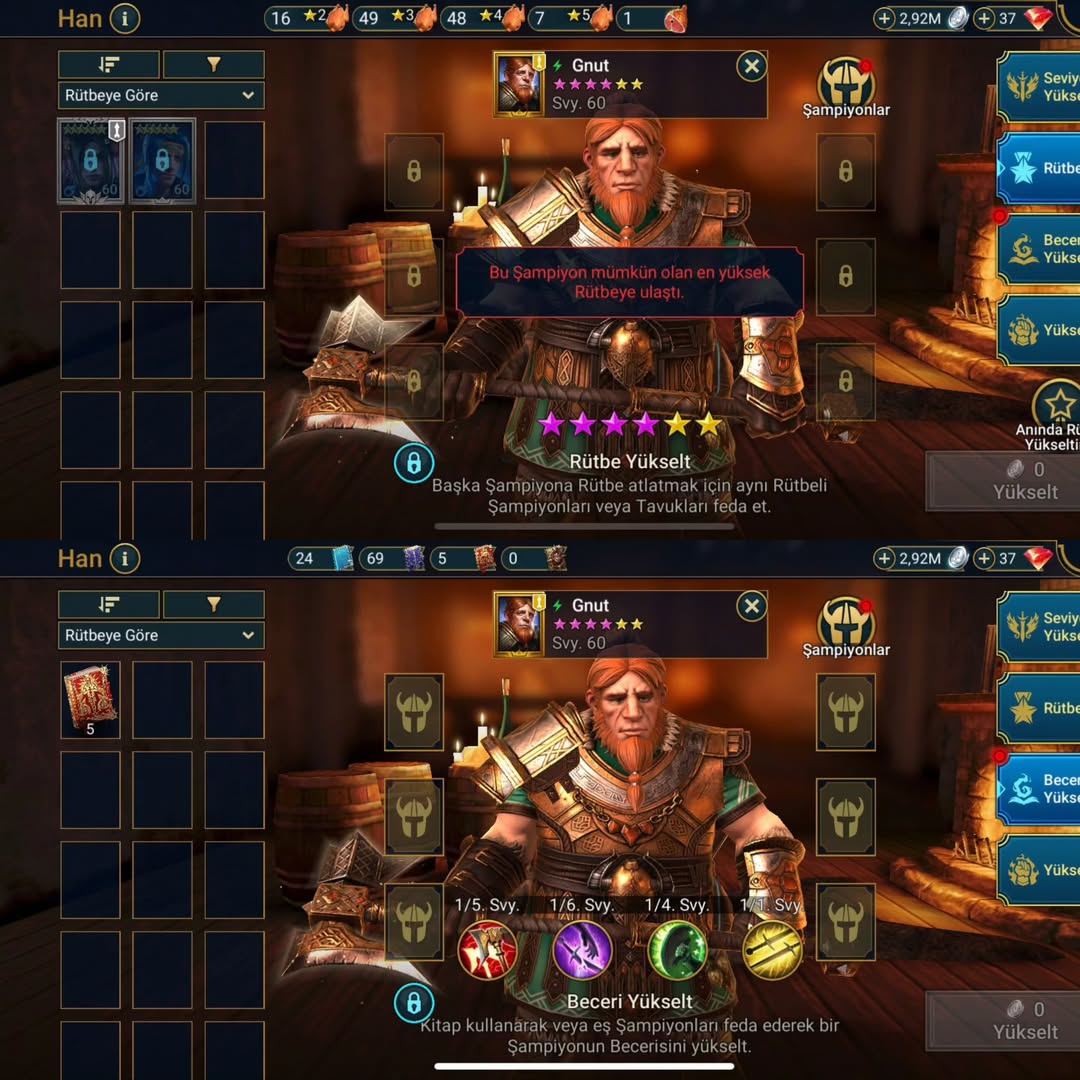Pick the green skill icon labeled 1/4 Svy.
This screenshot has width=1080, height=1080.
(x=677, y=949)
